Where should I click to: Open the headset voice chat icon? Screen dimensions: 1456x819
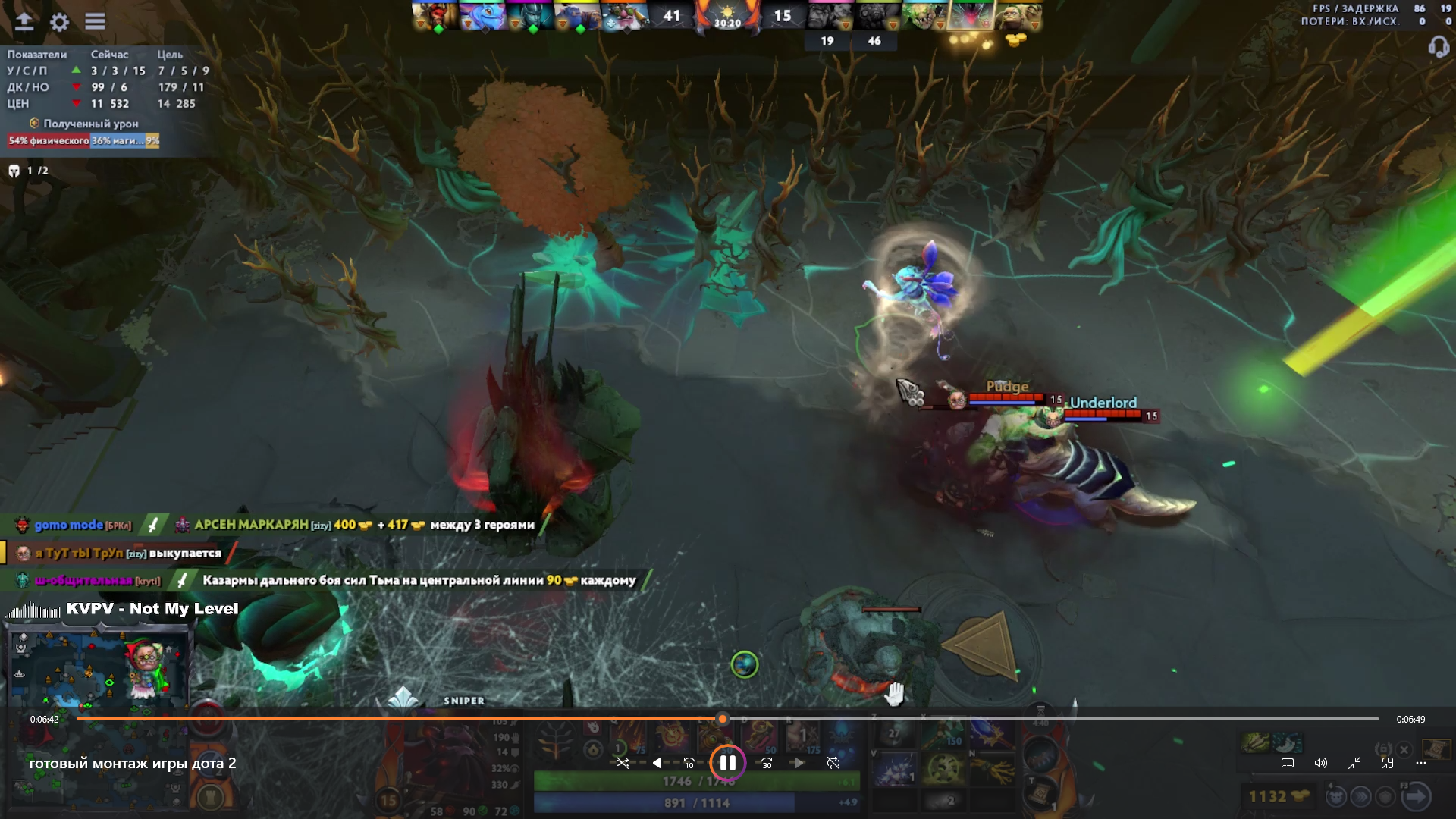1438,47
